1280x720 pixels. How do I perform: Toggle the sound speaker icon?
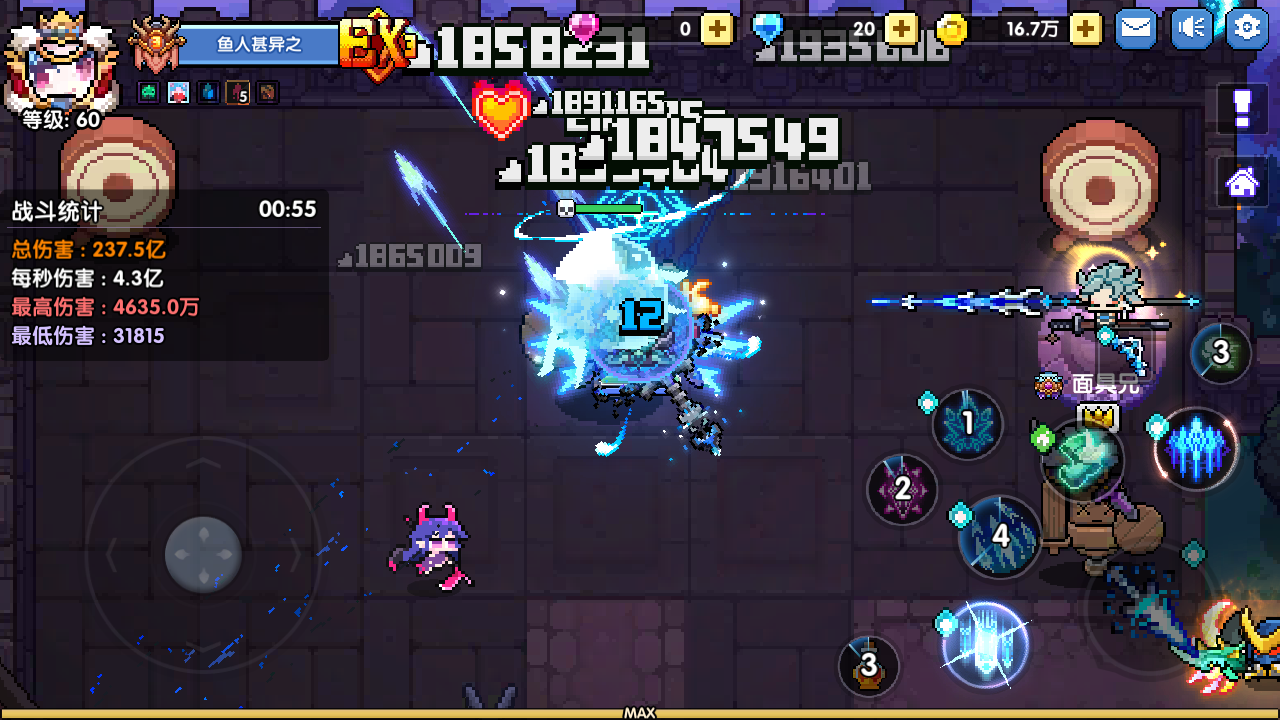pyautogui.click(x=1190, y=29)
